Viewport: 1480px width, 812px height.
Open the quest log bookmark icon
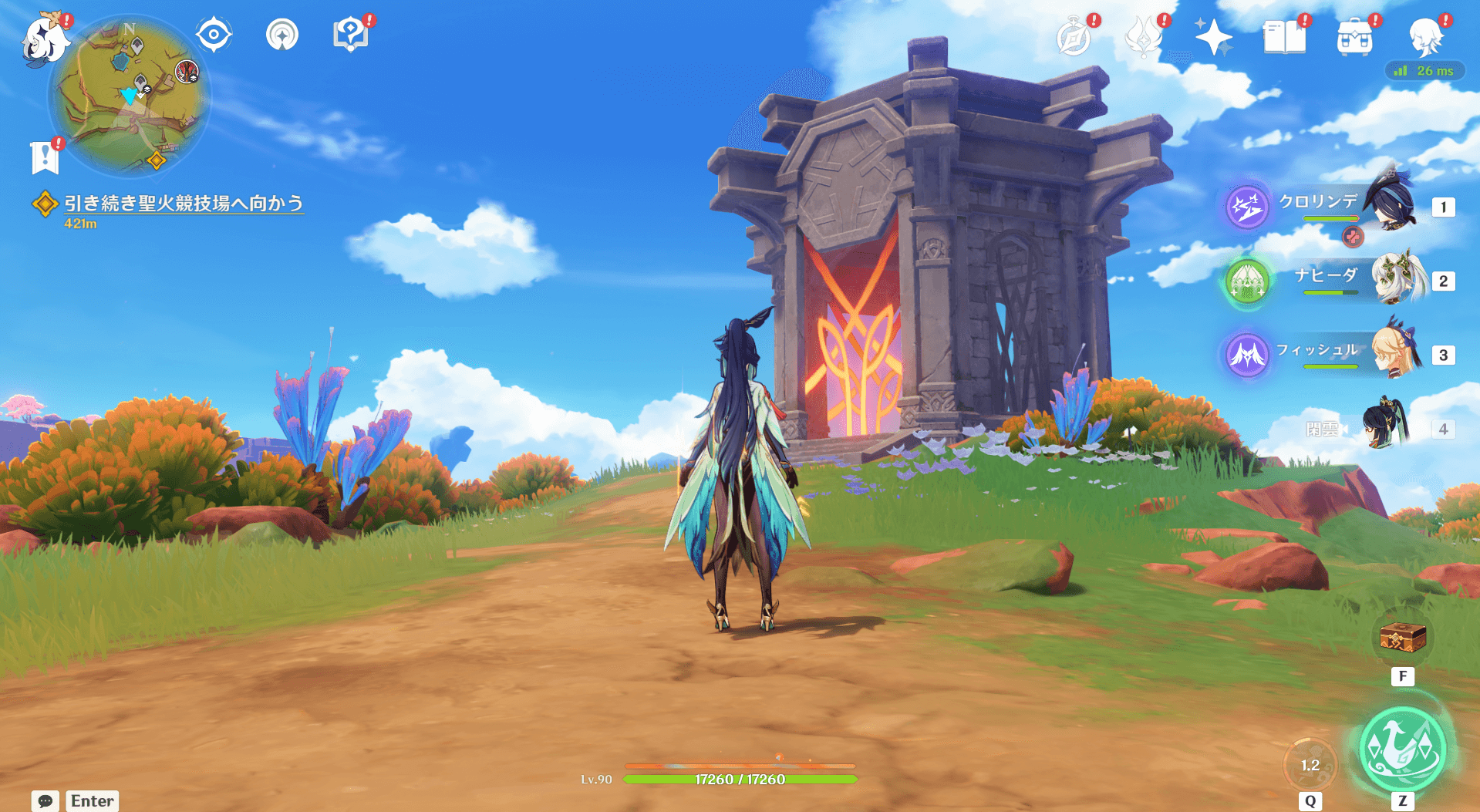click(45, 157)
